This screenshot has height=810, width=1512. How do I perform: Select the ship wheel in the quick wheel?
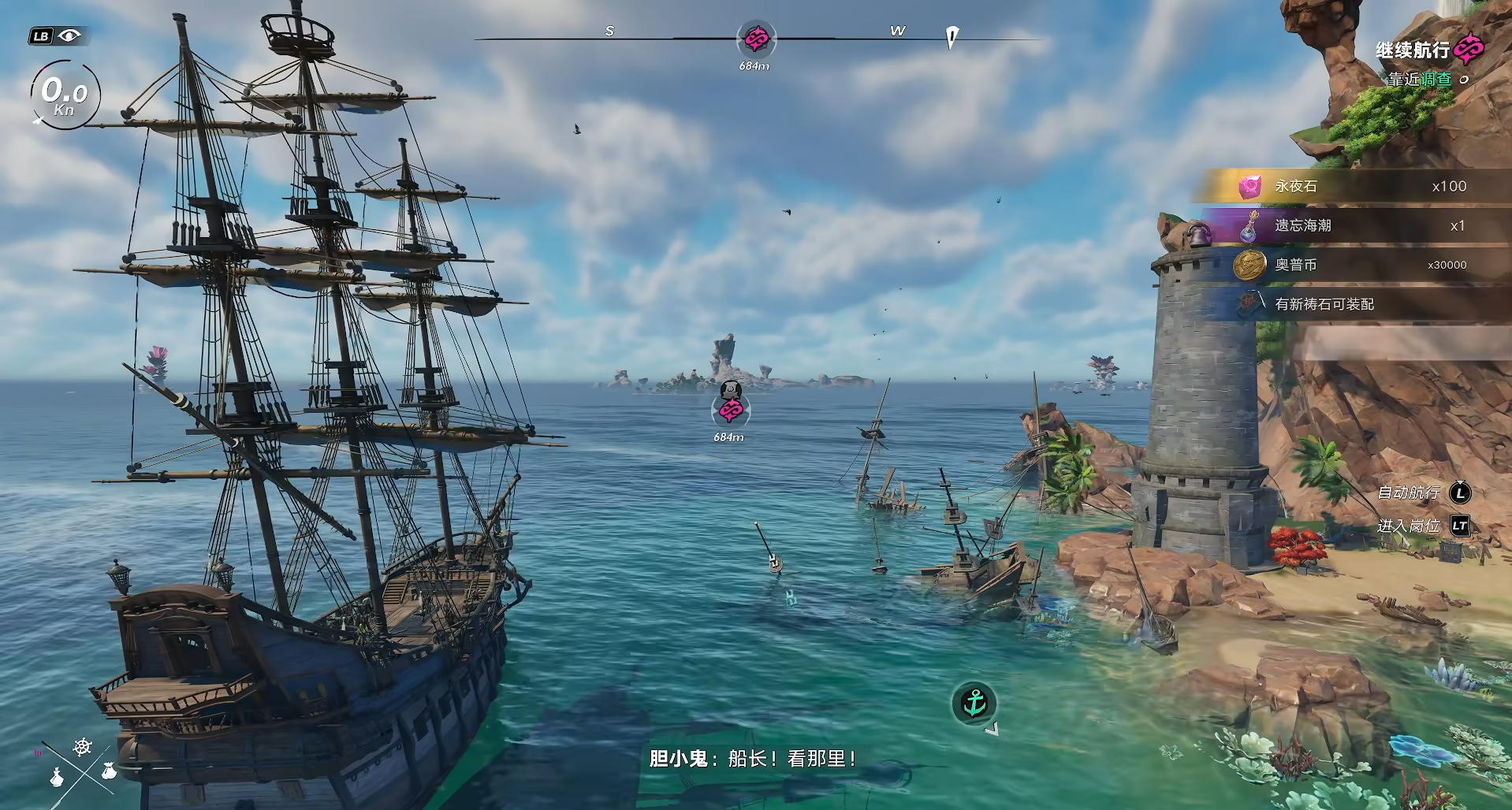tap(83, 746)
